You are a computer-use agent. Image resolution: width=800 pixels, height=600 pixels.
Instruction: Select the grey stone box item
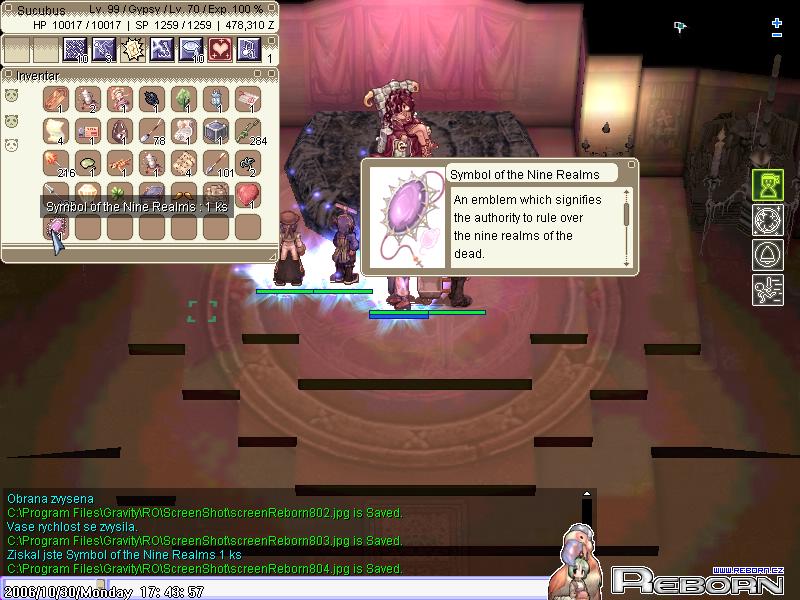pos(216,131)
